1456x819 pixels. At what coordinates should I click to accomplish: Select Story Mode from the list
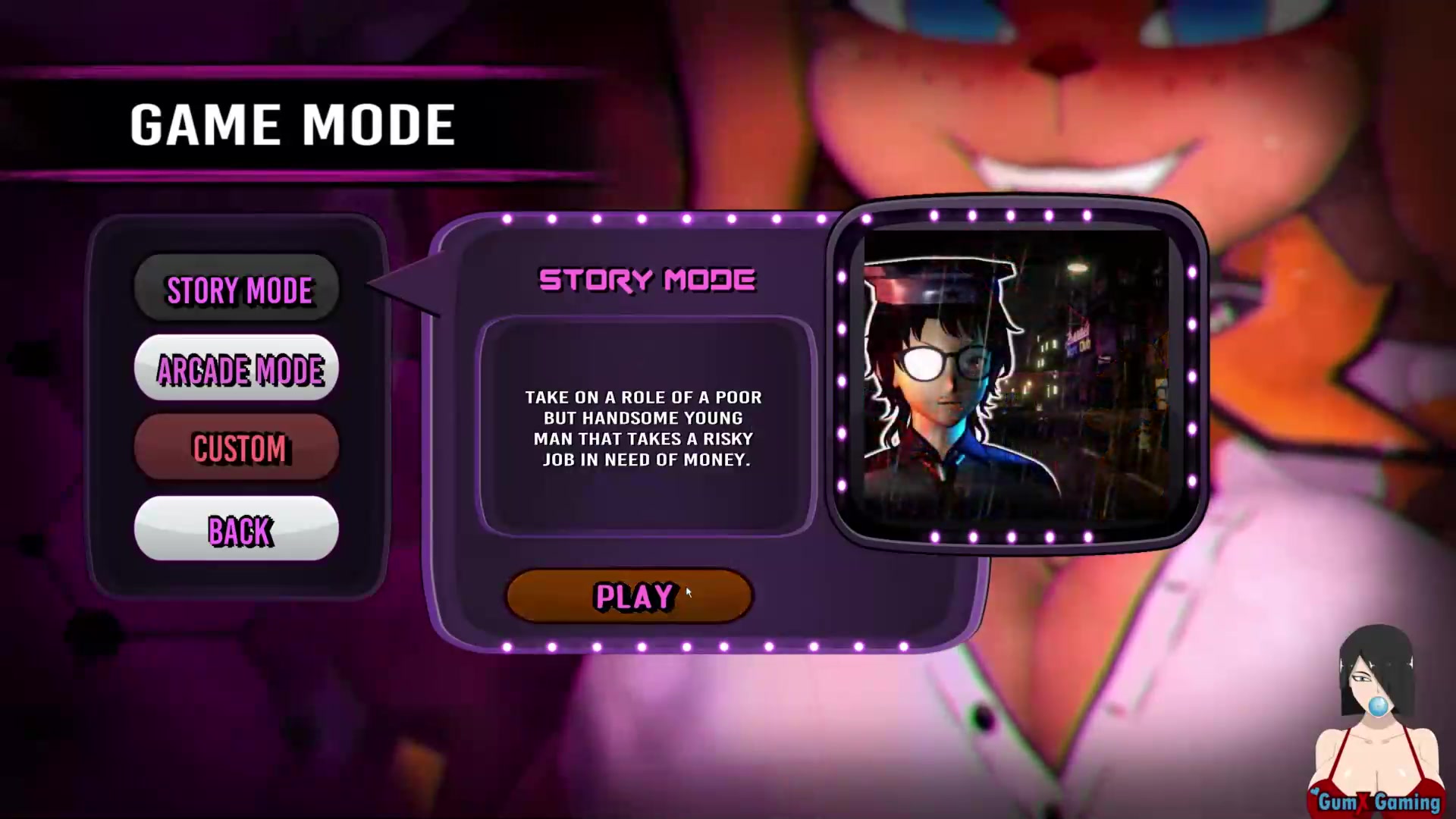pos(237,289)
